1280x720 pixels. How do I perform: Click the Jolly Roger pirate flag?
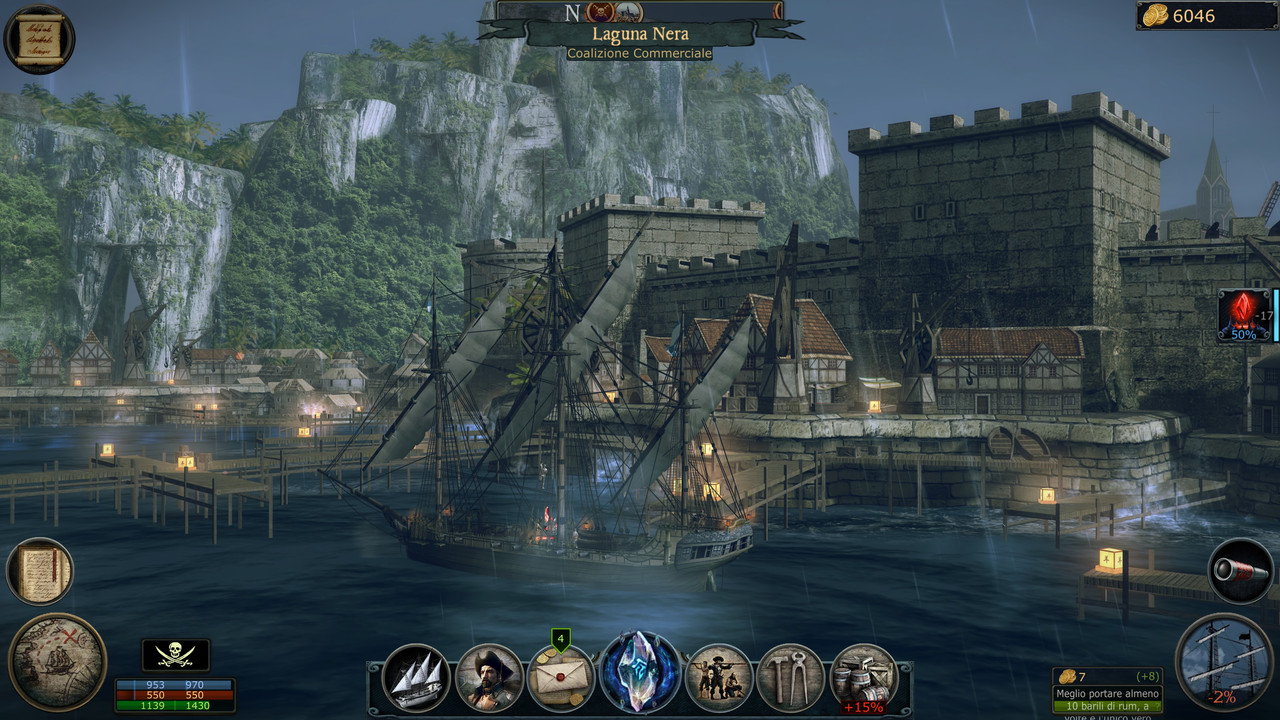point(176,655)
